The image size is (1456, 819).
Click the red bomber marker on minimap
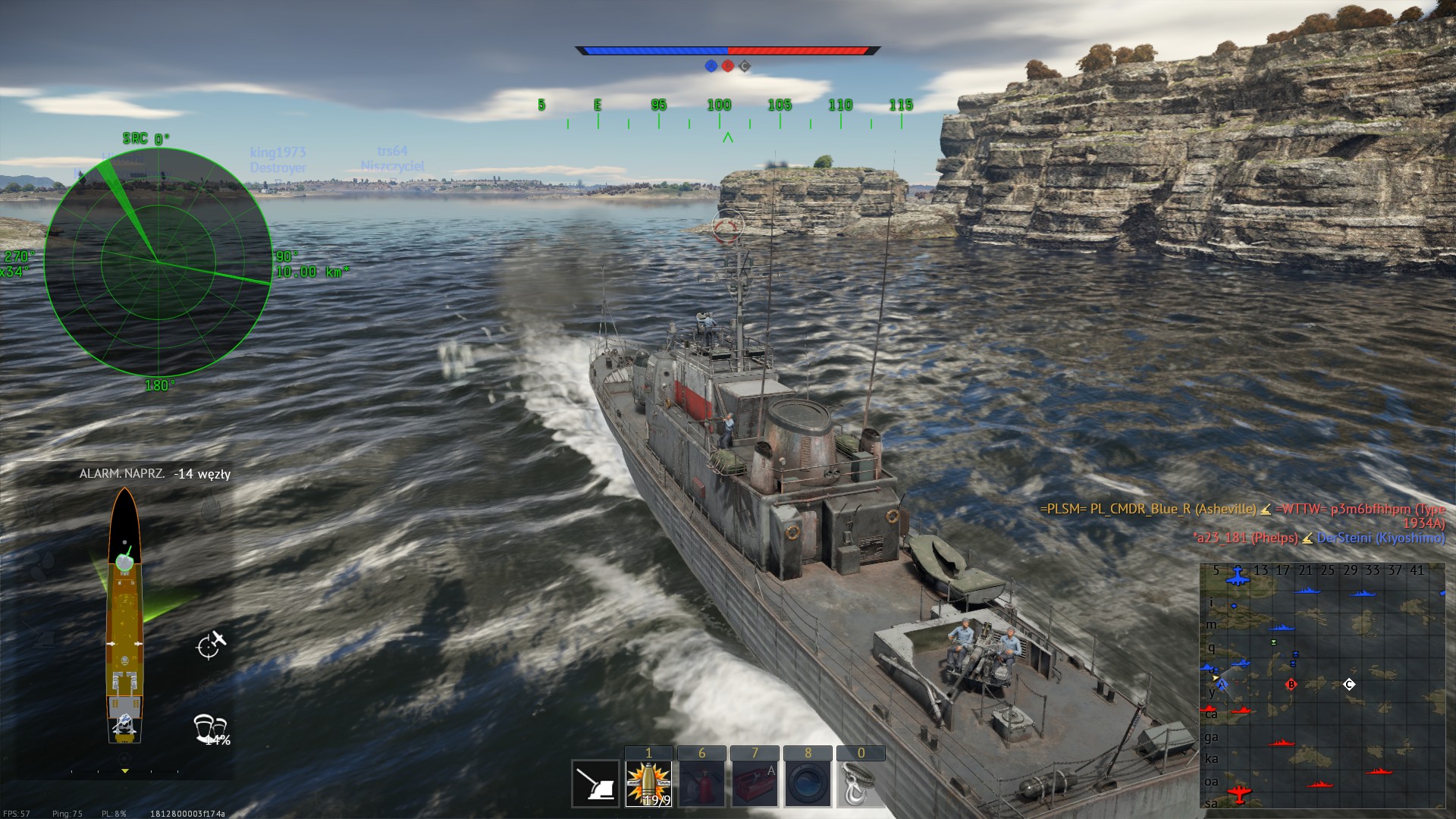[1238, 794]
